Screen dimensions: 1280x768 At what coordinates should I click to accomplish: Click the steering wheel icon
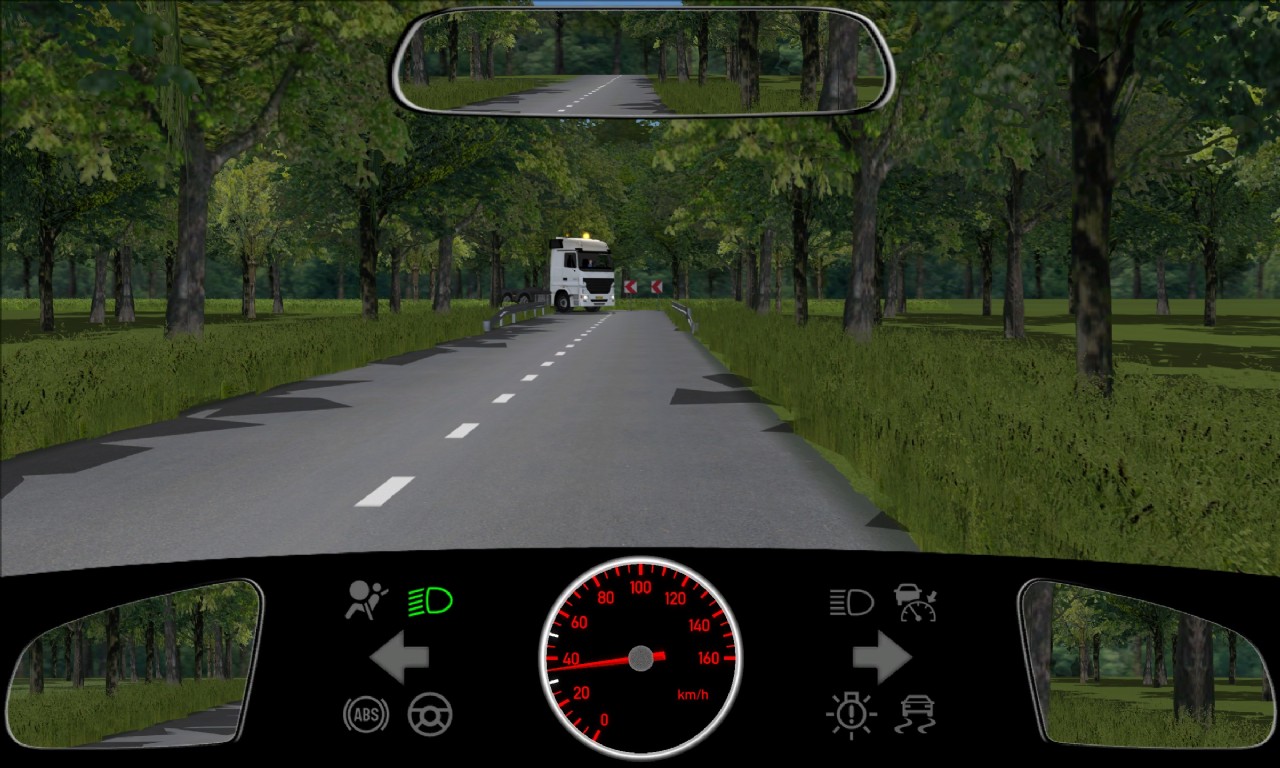coord(430,714)
